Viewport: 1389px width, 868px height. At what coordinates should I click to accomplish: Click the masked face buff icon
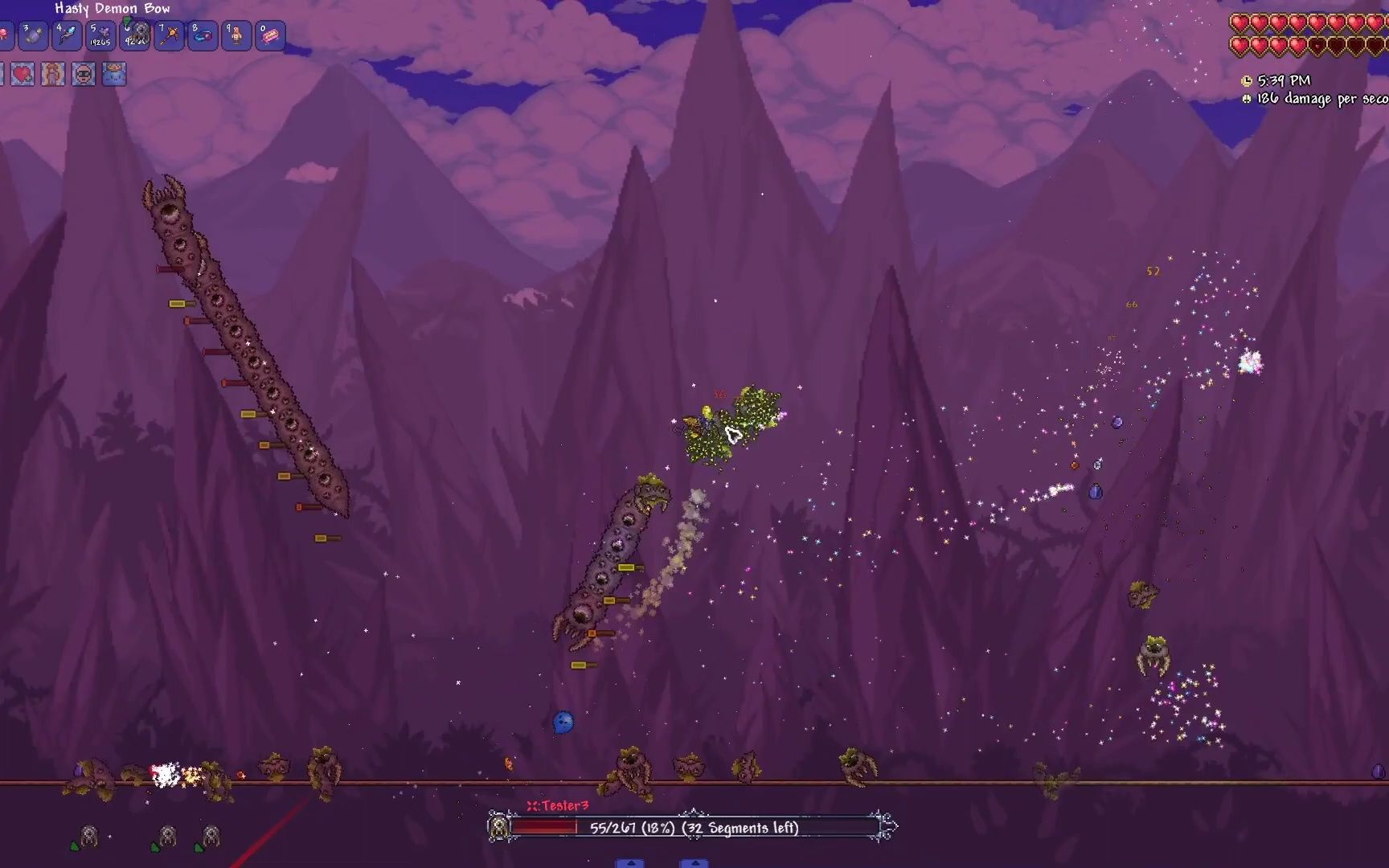point(84,75)
